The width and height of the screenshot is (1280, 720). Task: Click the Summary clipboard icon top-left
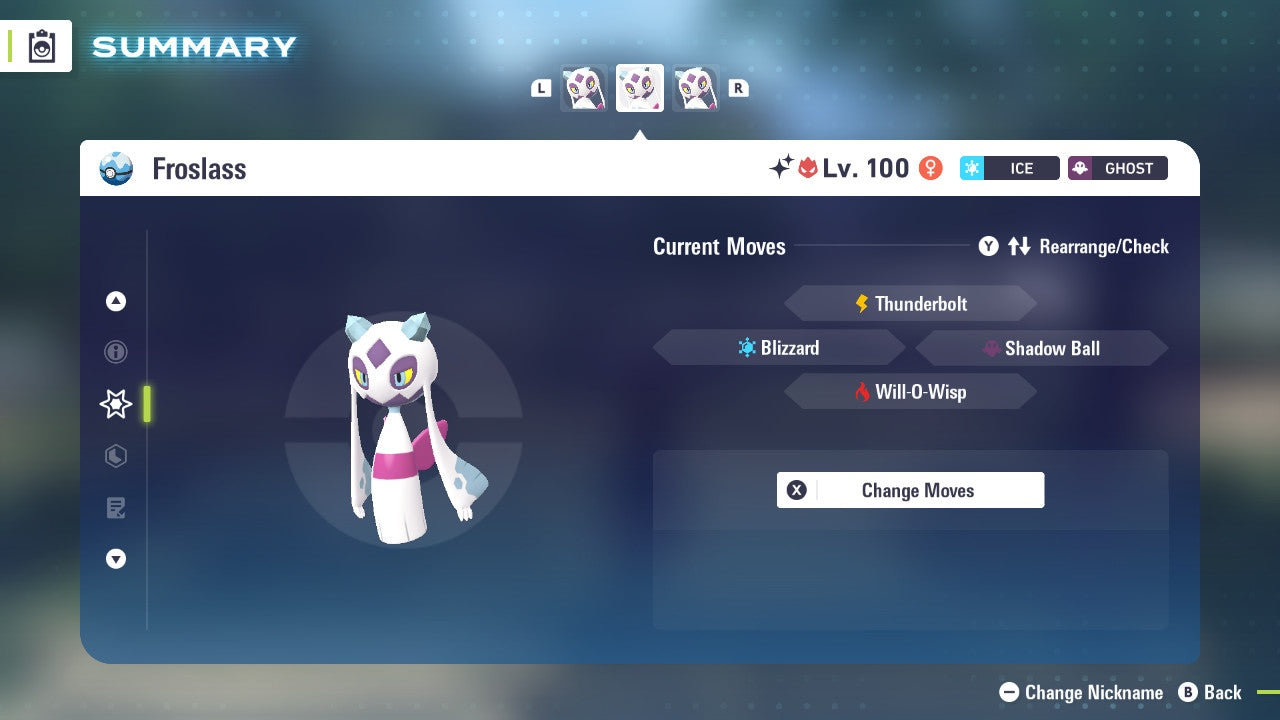pyautogui.click(x=40, y=46)
